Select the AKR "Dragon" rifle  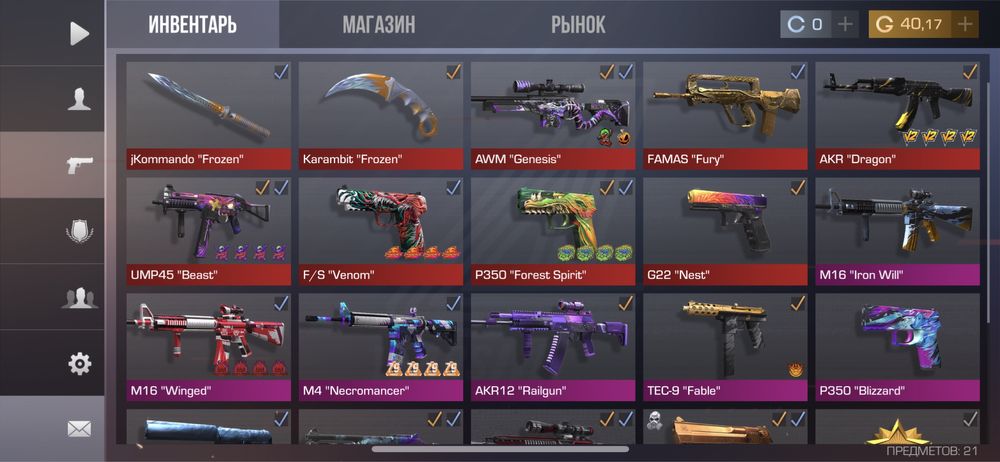[897, 114]
